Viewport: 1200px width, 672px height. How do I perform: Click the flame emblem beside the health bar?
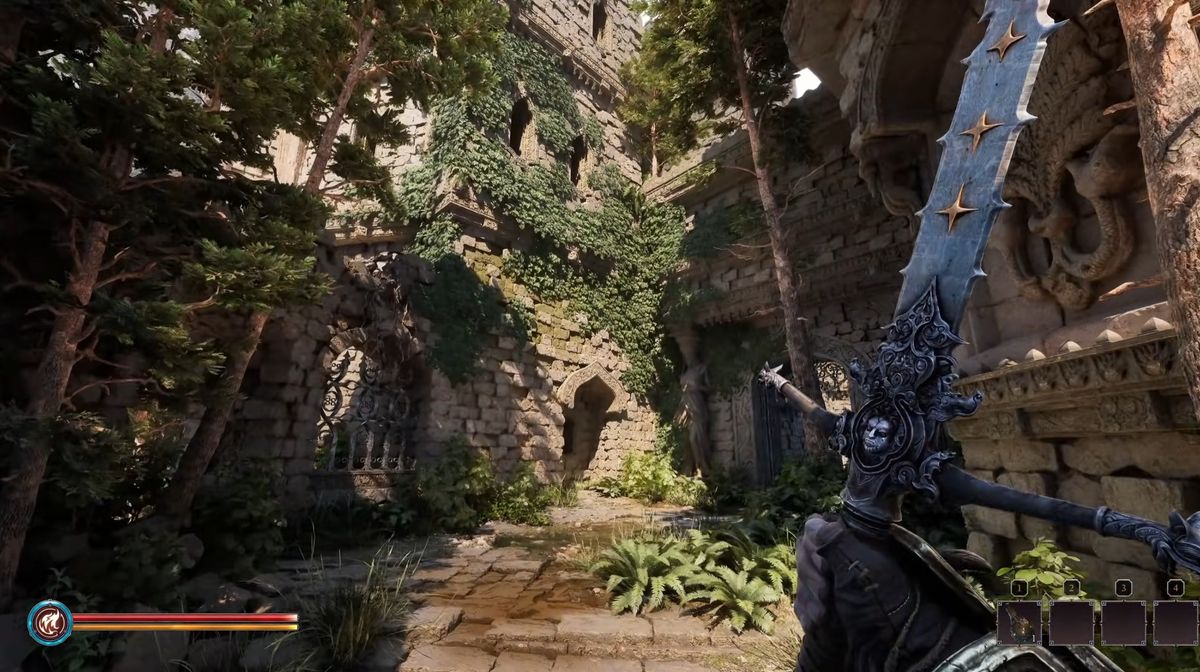click(x=49, y=622)
